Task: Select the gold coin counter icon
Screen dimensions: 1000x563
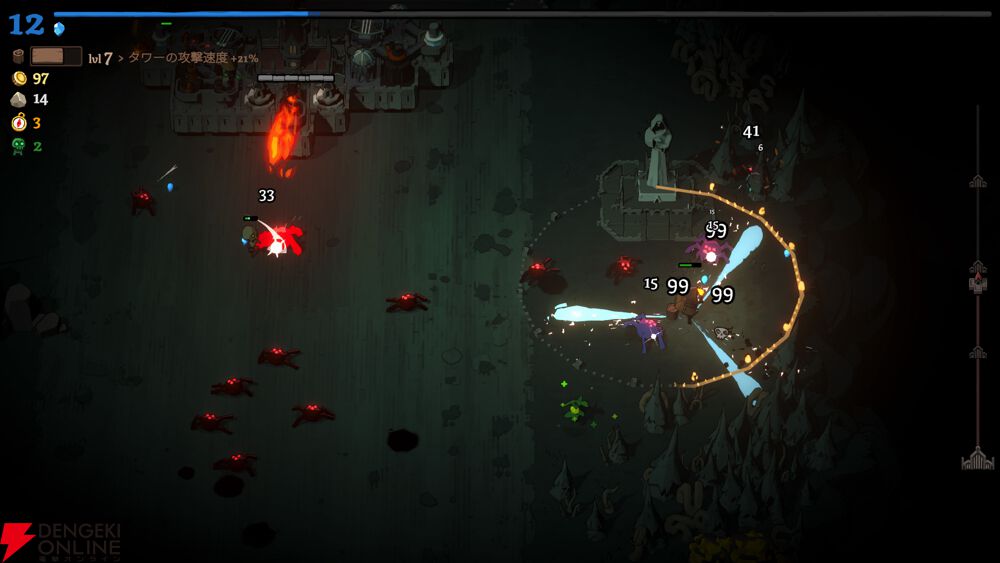Action: click(18, 78)
